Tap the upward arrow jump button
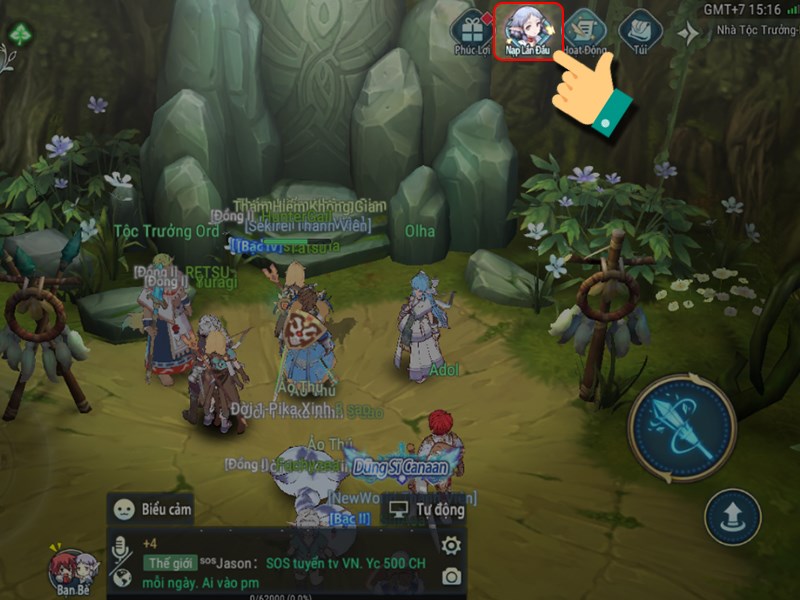The height and width of the screenshot is (600, 800). 733,516
